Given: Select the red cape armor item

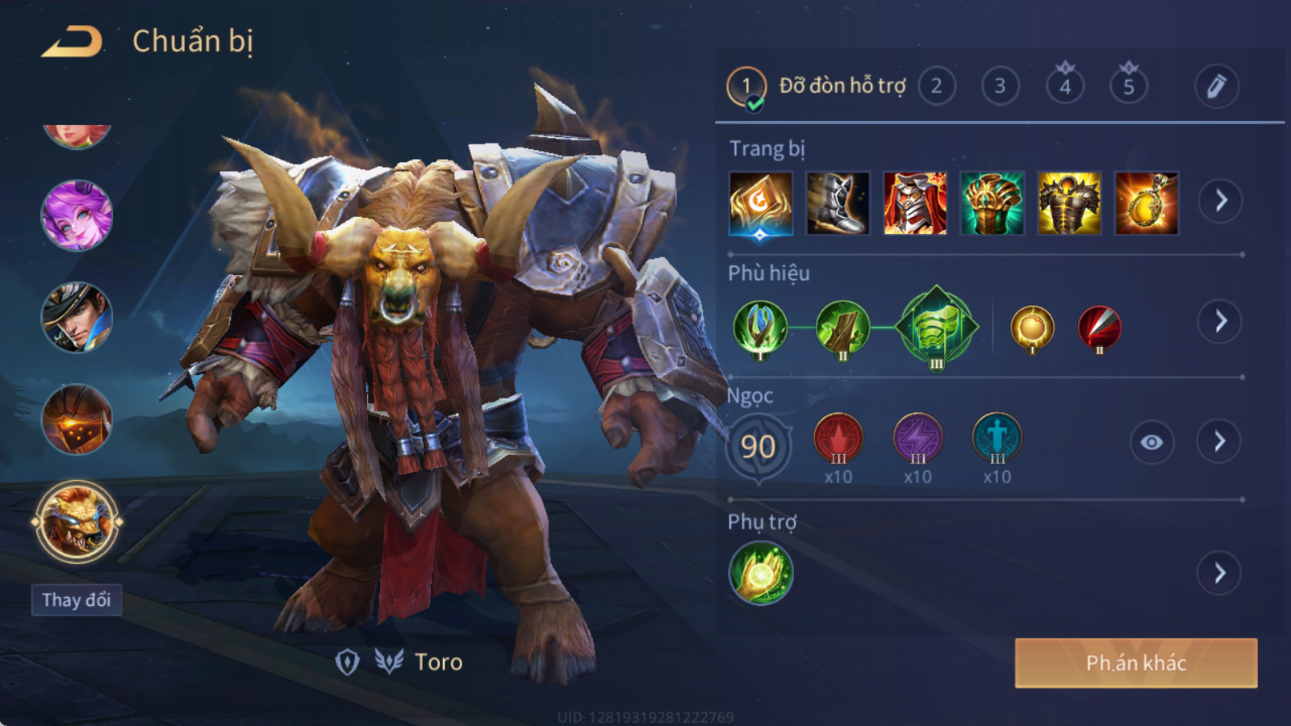Looking at the screenshot, I should (915, 203).
